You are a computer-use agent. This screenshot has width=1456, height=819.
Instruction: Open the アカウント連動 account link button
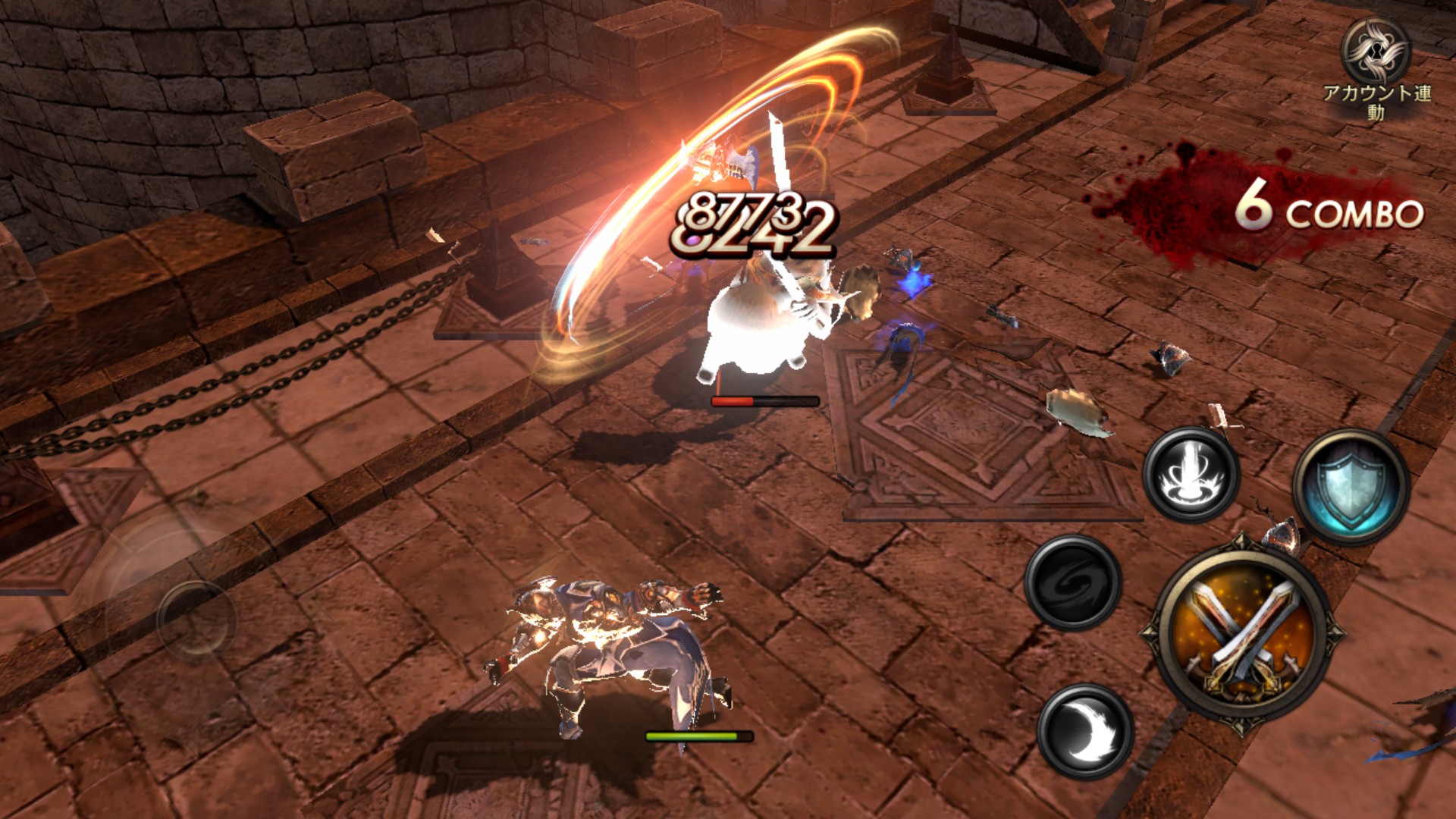tap(1376, 66)
